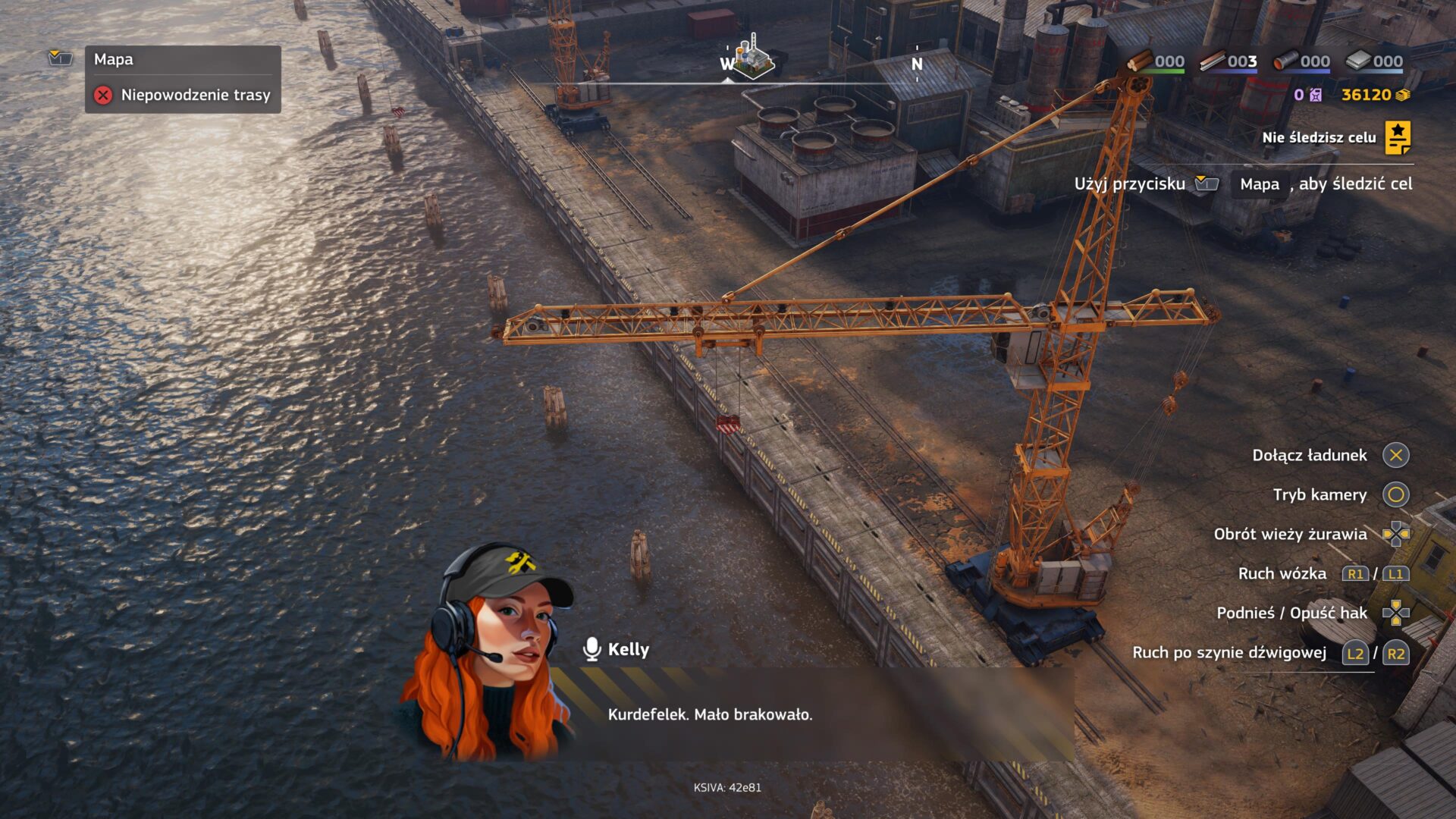
Task: Choose the Mapa button in the objective tracking hint
Action: coord(1260,184)
